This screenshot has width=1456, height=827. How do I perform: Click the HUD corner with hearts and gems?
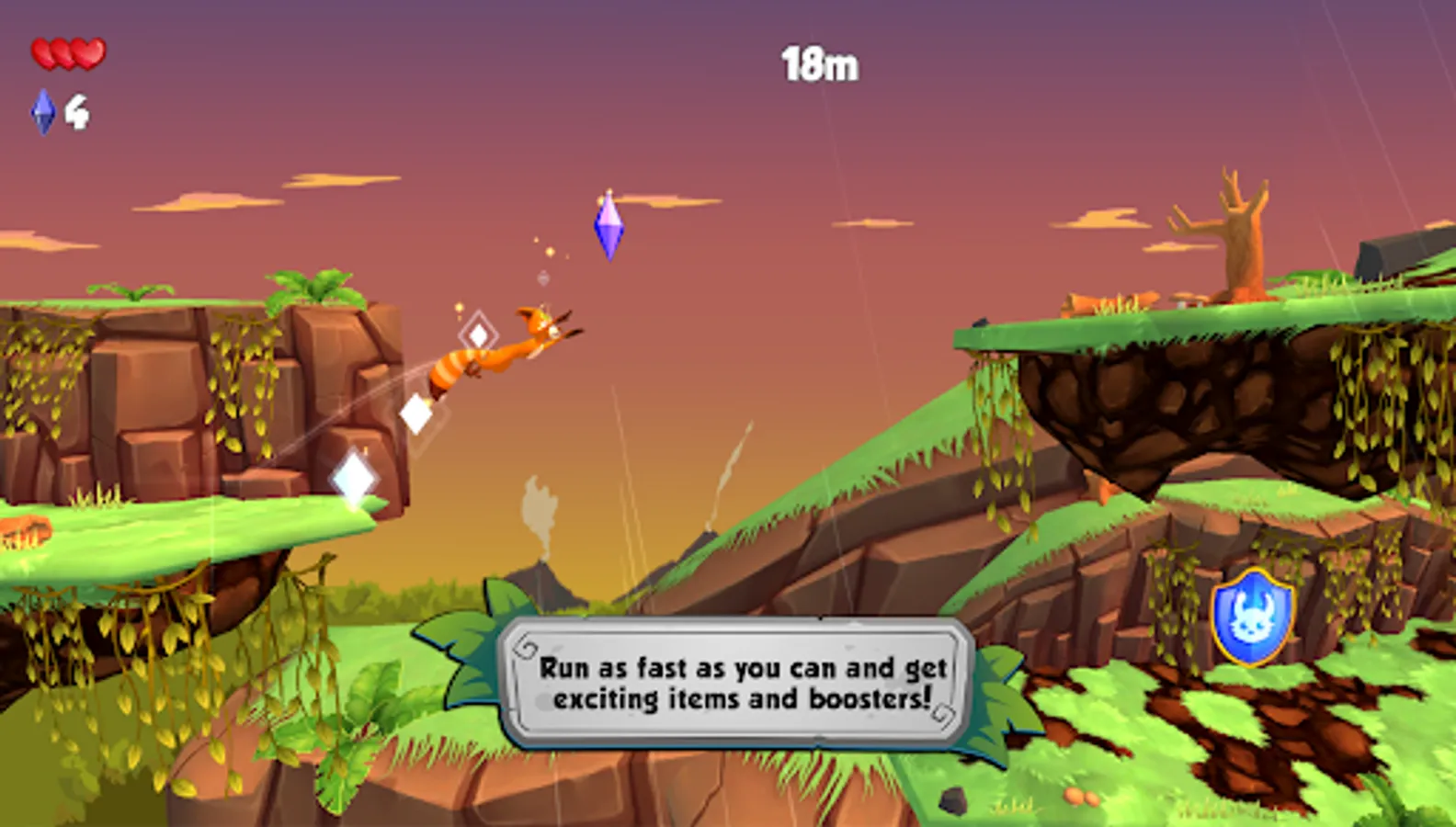[64, 83]
